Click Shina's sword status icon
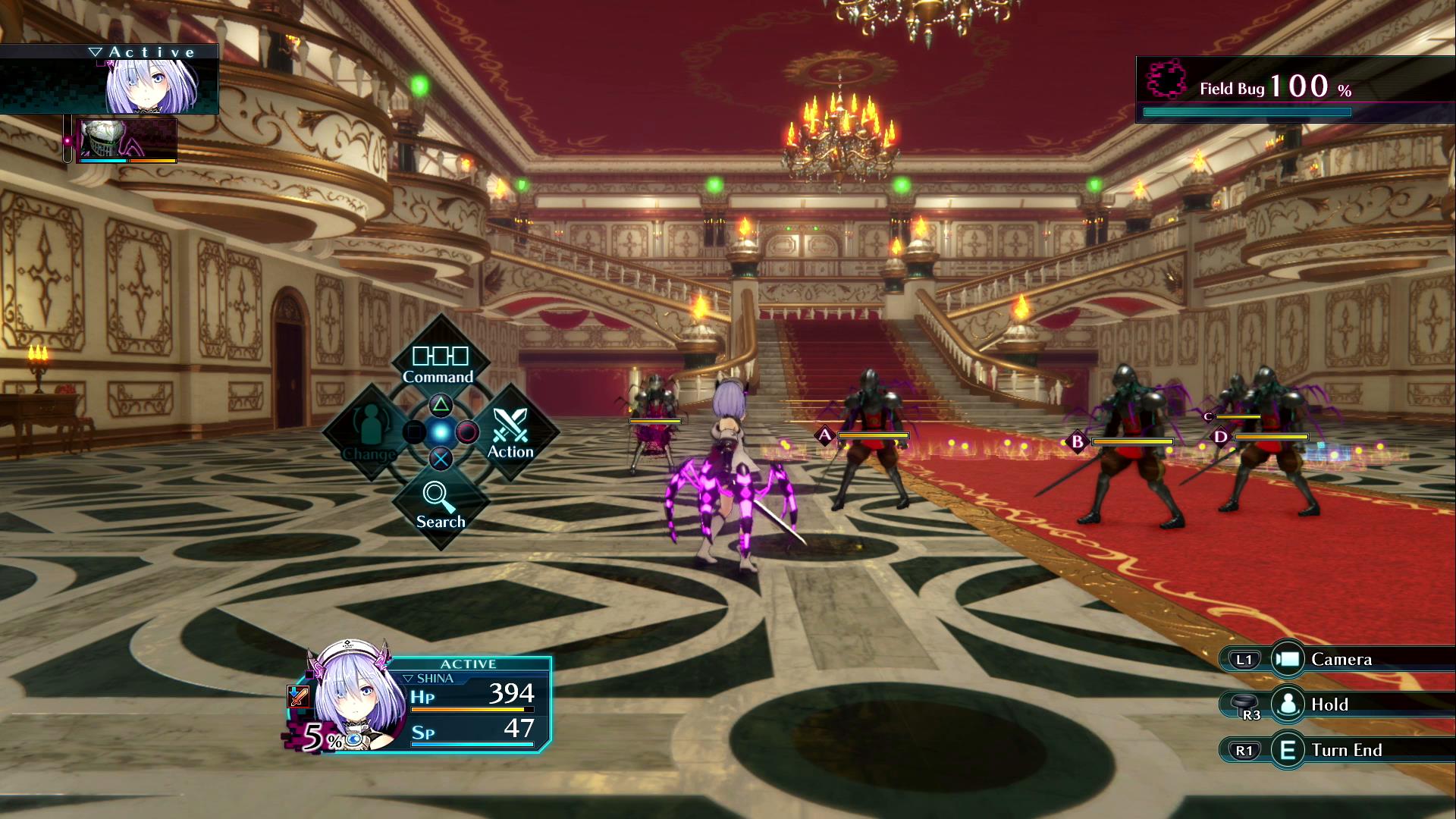This screenshot has width=1456, height=819. point(298,695)
